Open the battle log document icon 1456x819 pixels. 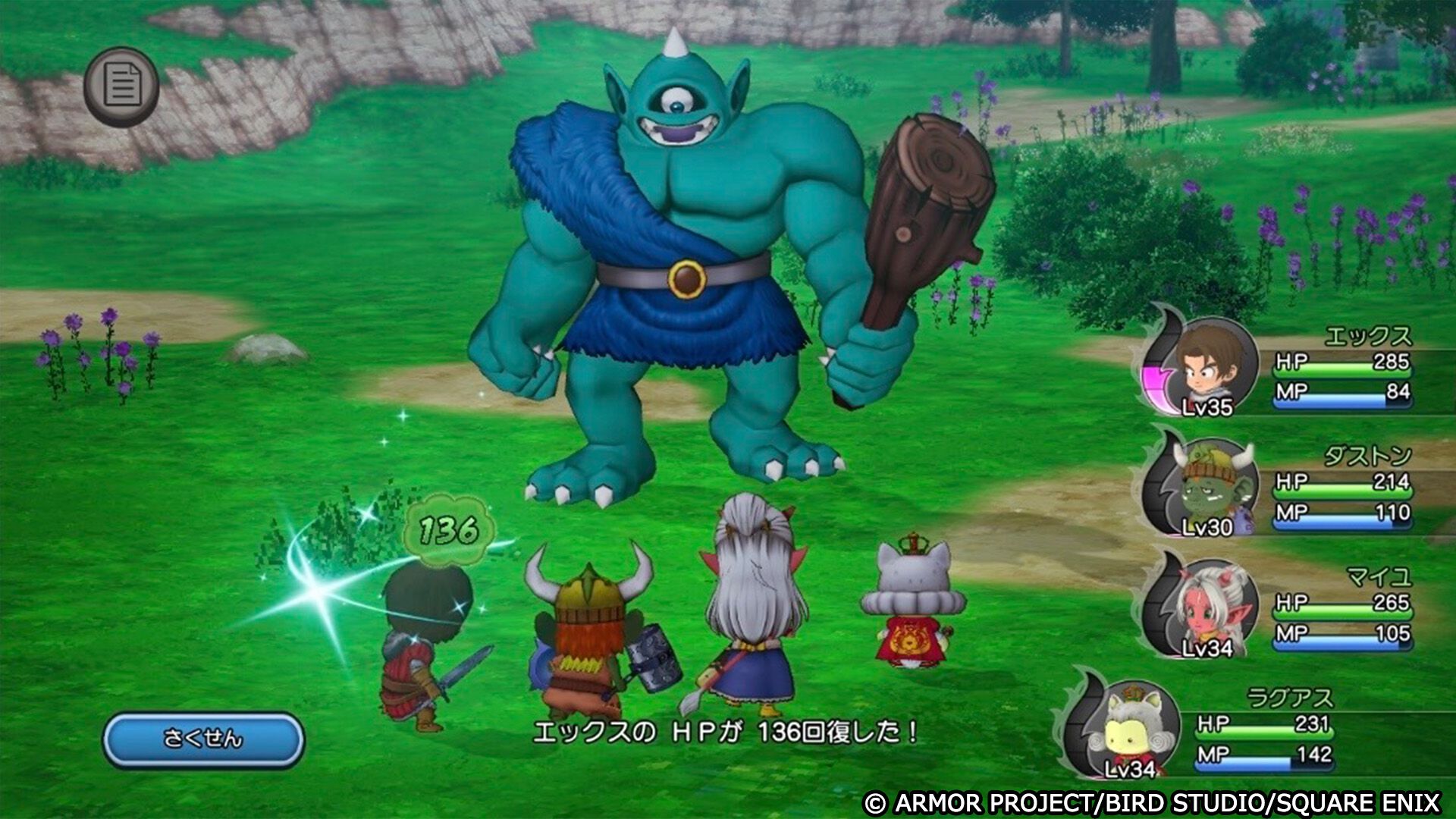click(x=121, y=85)
